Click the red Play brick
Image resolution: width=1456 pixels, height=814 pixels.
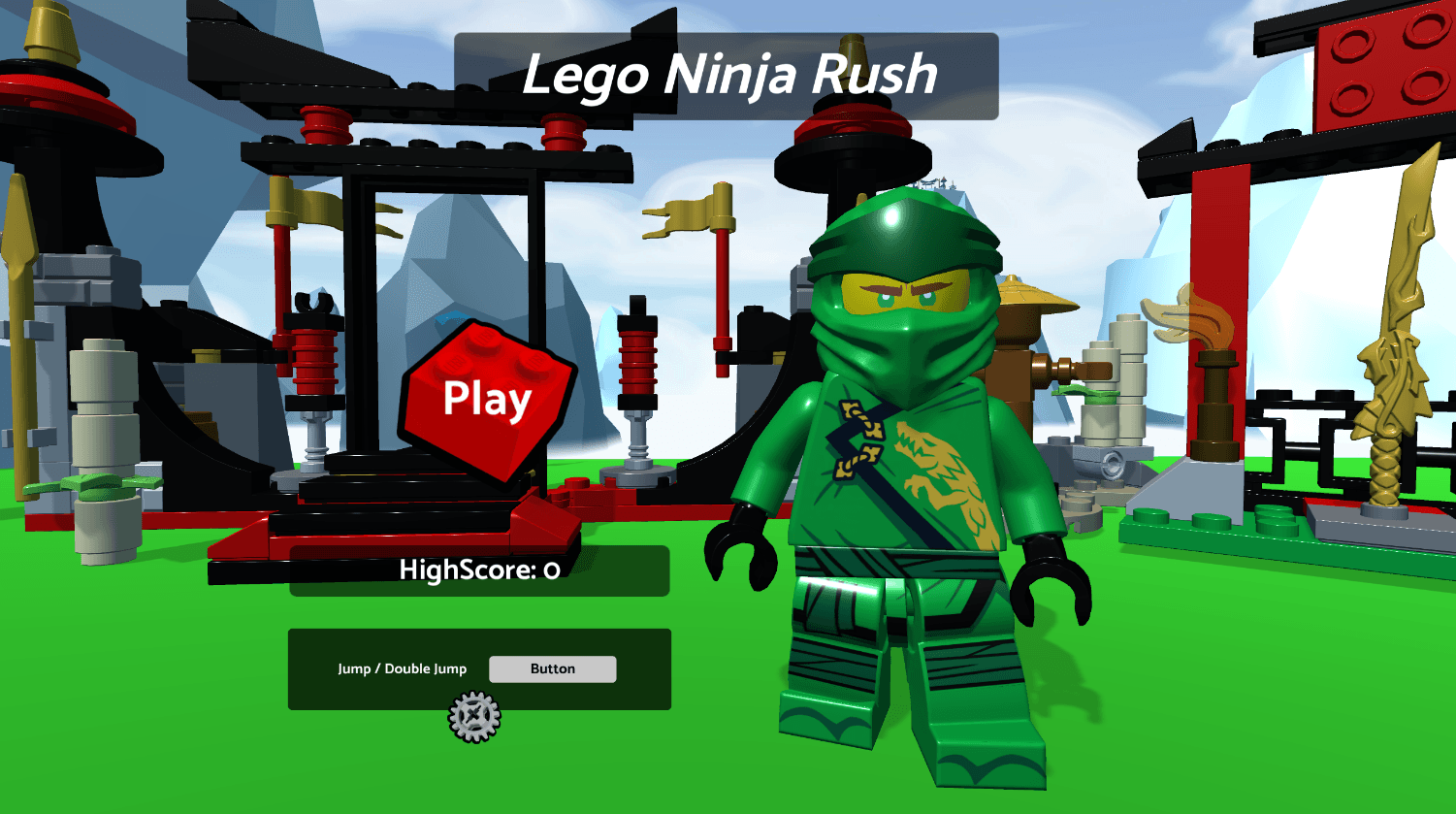tap(485, 398)
